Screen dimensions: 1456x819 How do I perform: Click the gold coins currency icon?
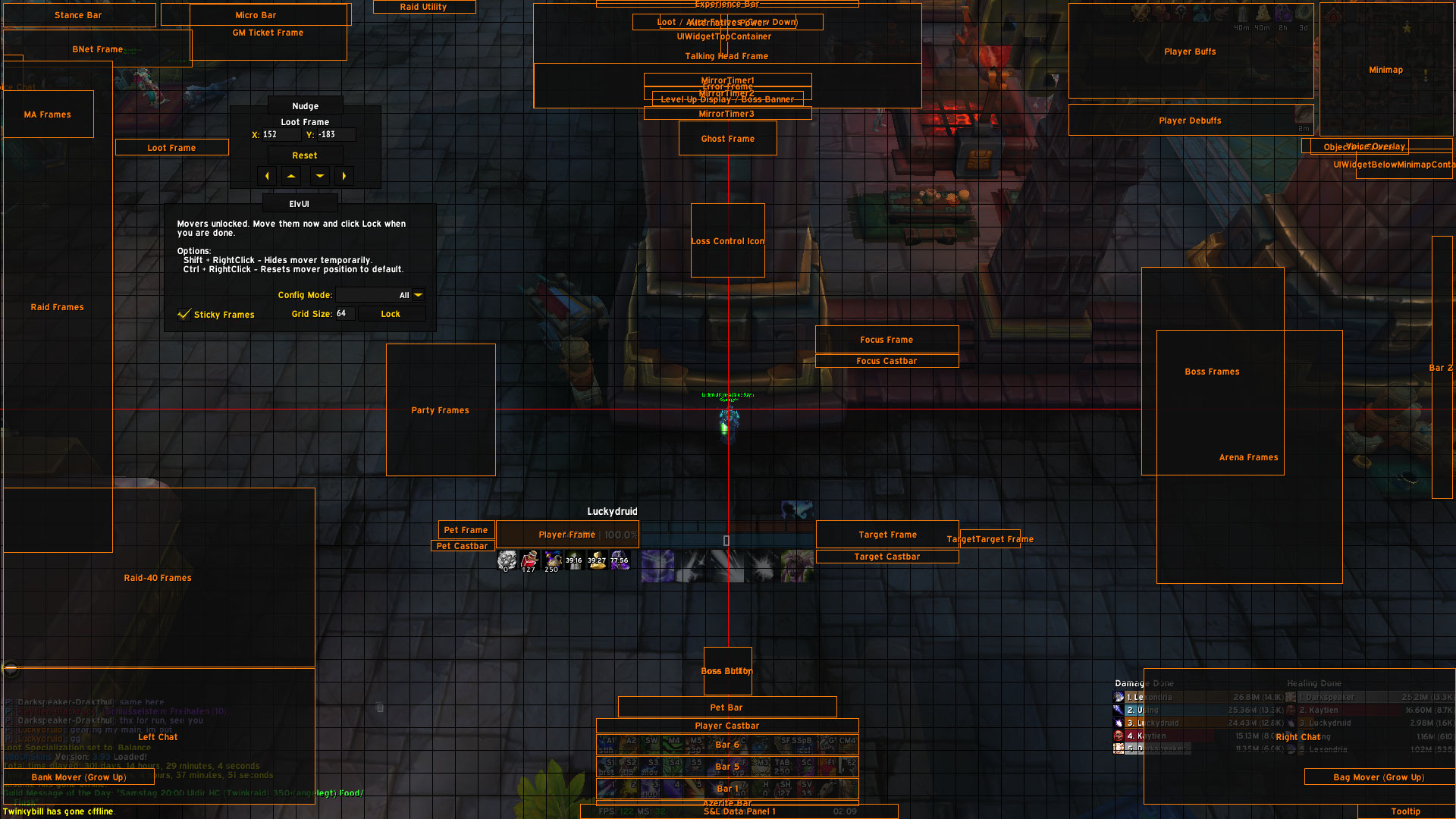[x=596, y=561]
